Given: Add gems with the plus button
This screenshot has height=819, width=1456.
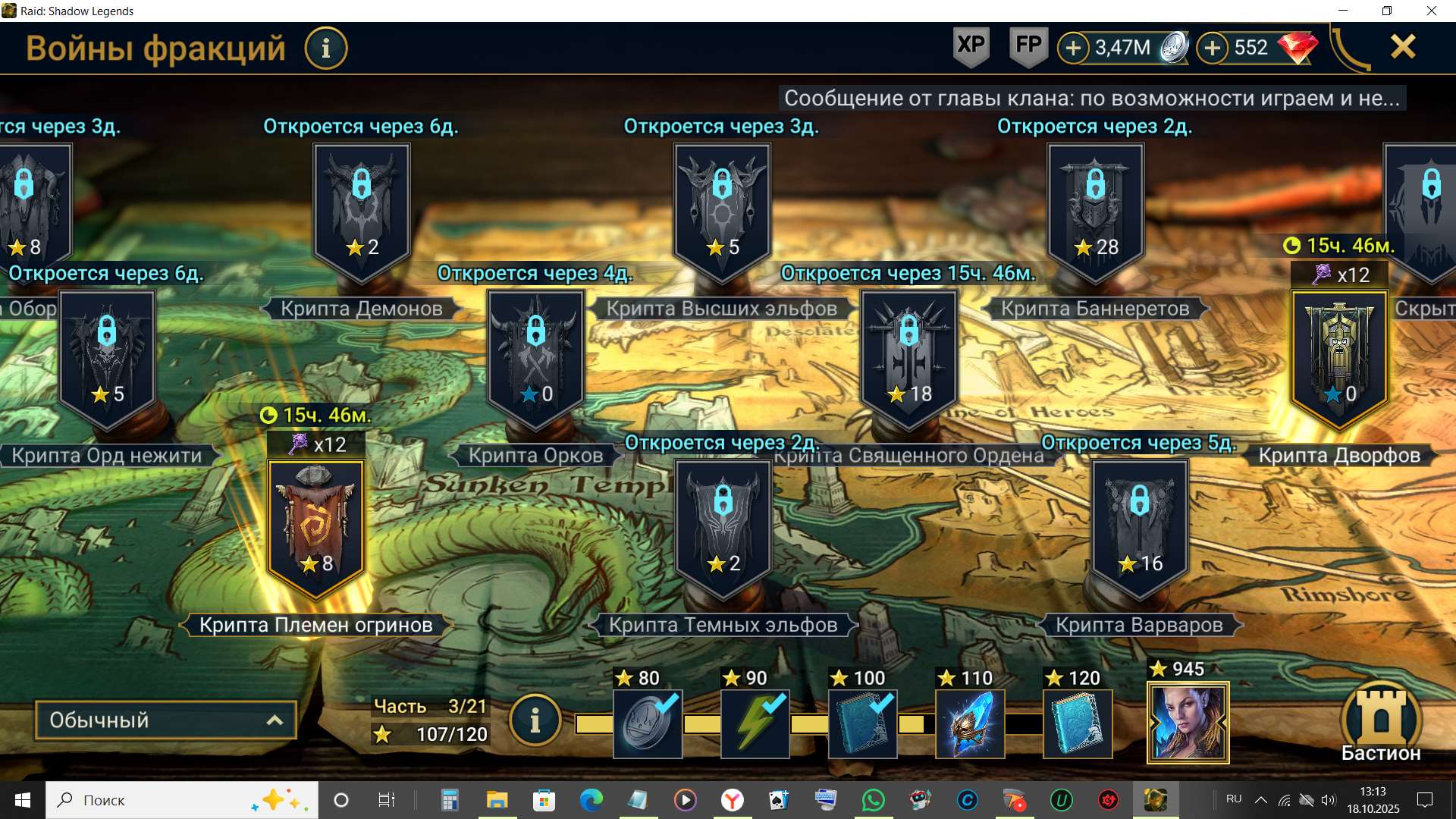Looking at the screenshot, I should tap(1213, 49).
